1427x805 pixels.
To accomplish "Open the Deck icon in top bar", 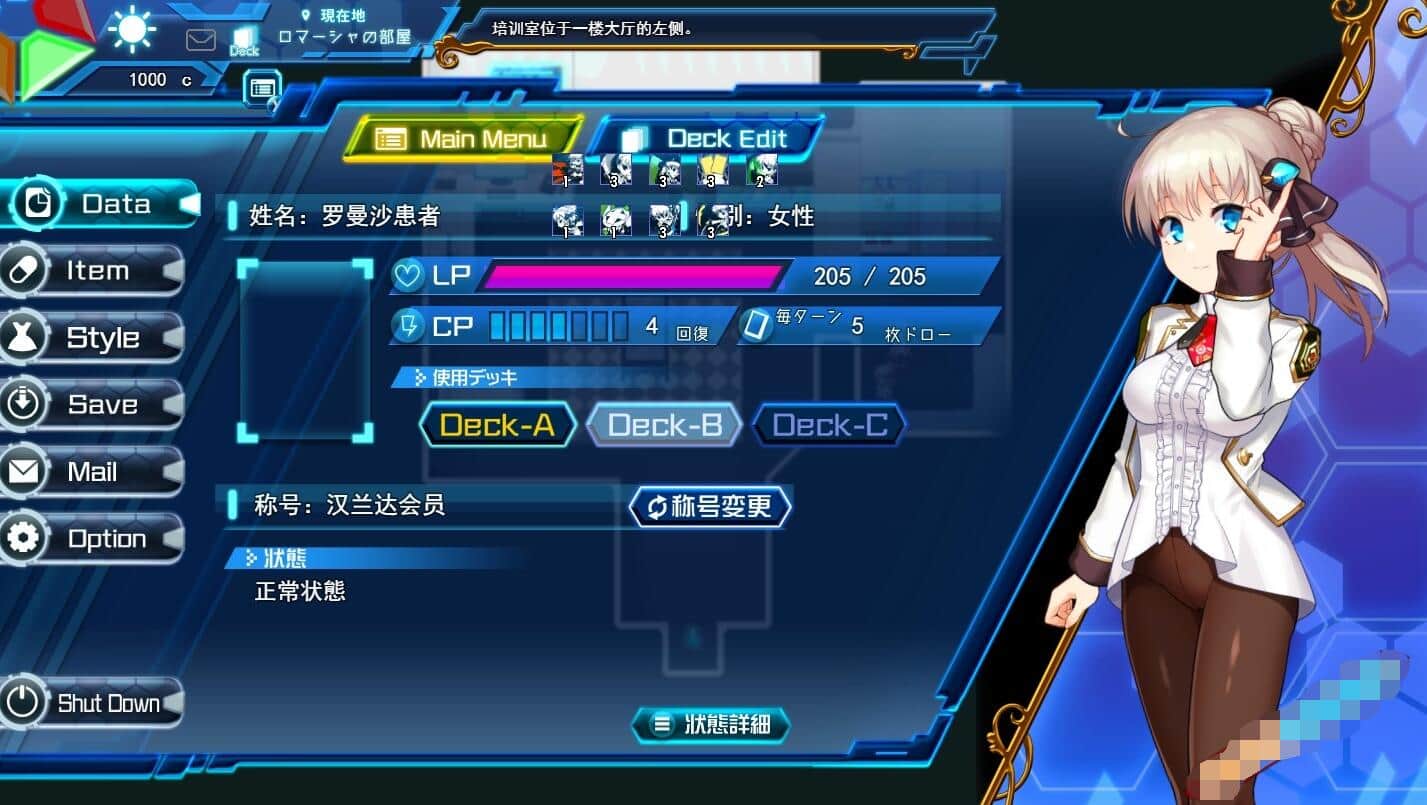I will [x=244, y=41].
